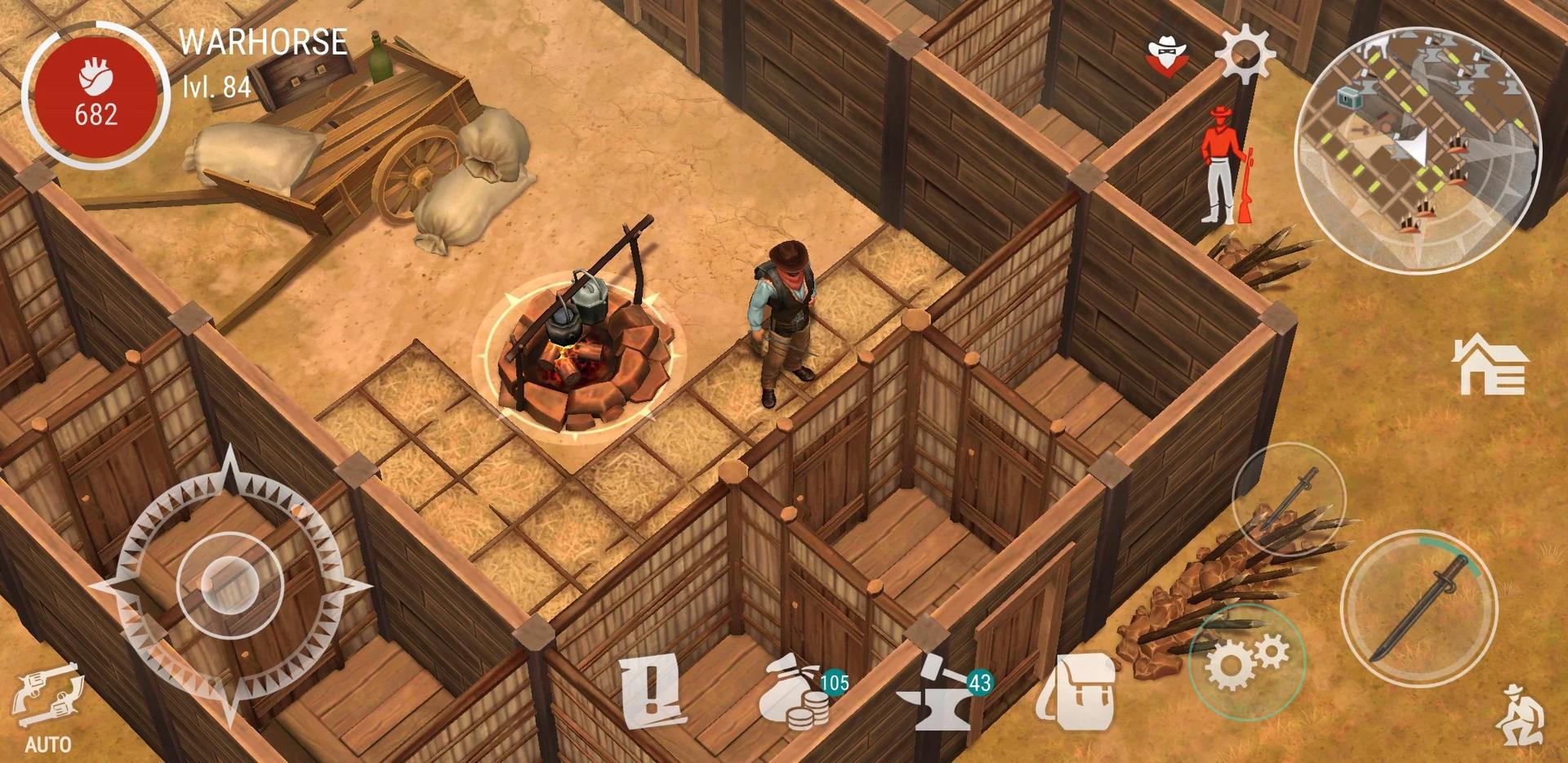Toggle the AUTO revolvers button
This screenshot has width=1568, height=763.
point(47,706)
